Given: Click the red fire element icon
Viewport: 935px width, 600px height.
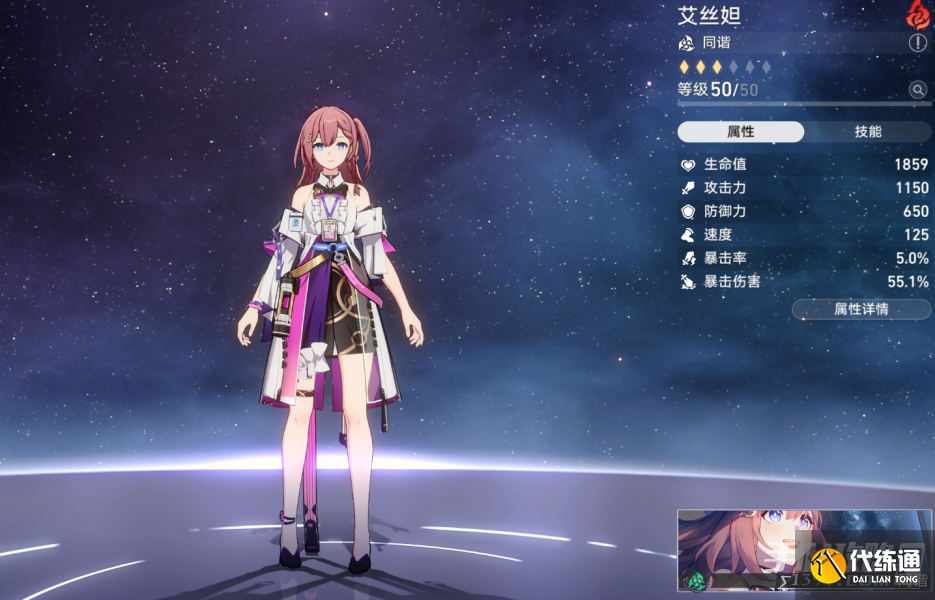Looking at the screenshot, I should pos(917,13).
